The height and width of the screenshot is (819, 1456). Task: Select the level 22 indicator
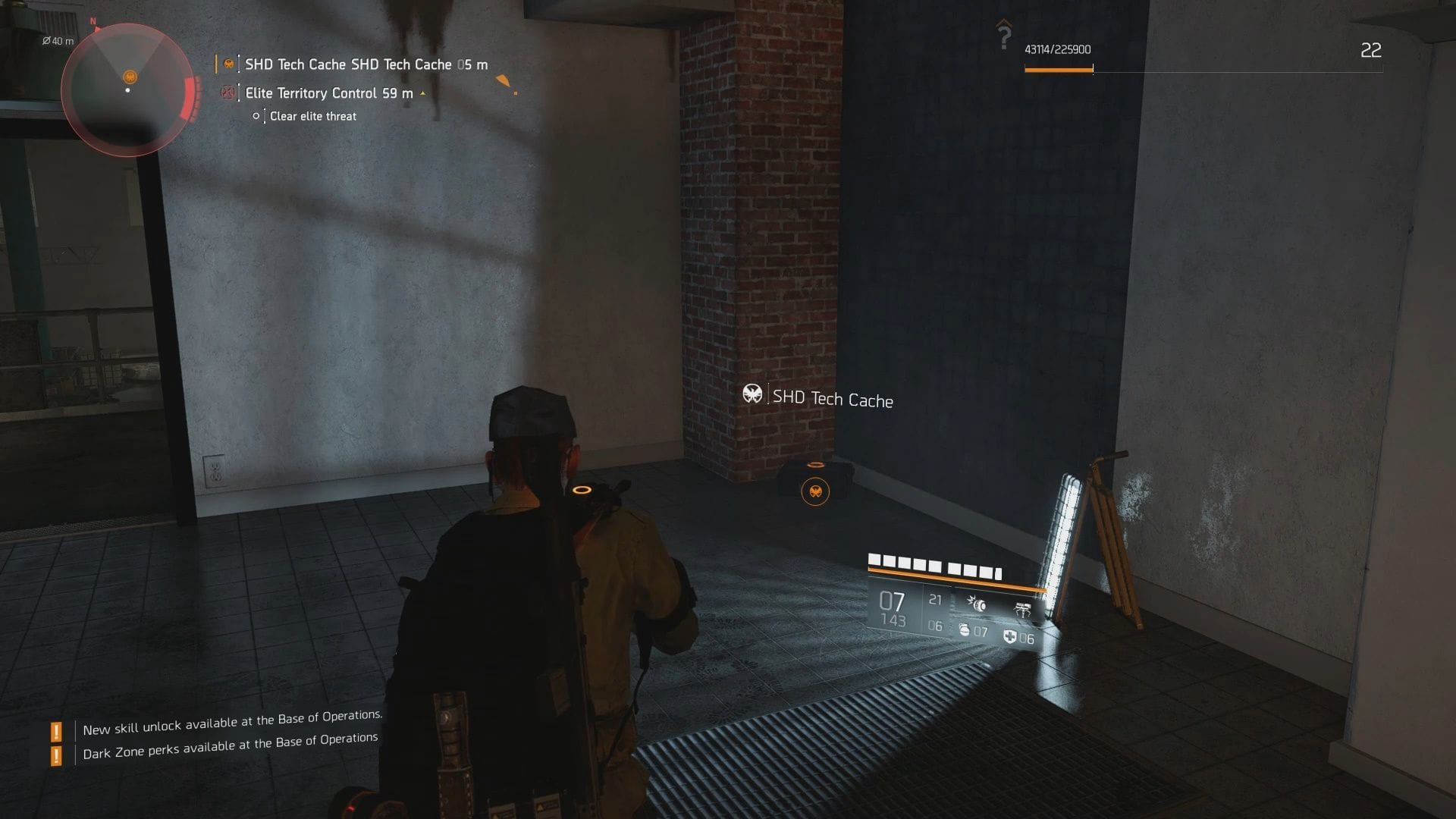click(x=1370, y=52)
